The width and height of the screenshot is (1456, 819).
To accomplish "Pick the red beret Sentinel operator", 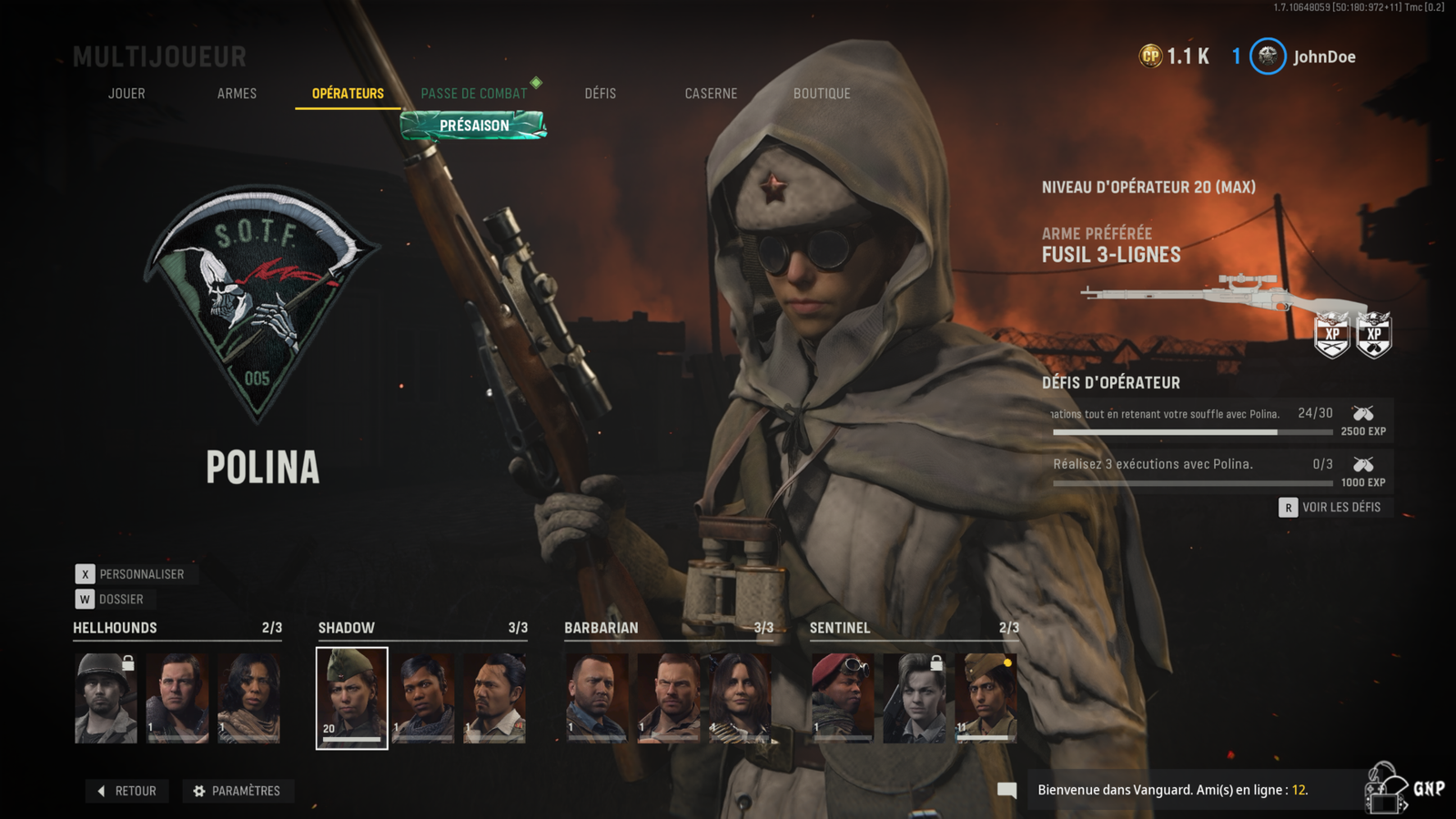I will pyautogui.click(x=842, y=698).
